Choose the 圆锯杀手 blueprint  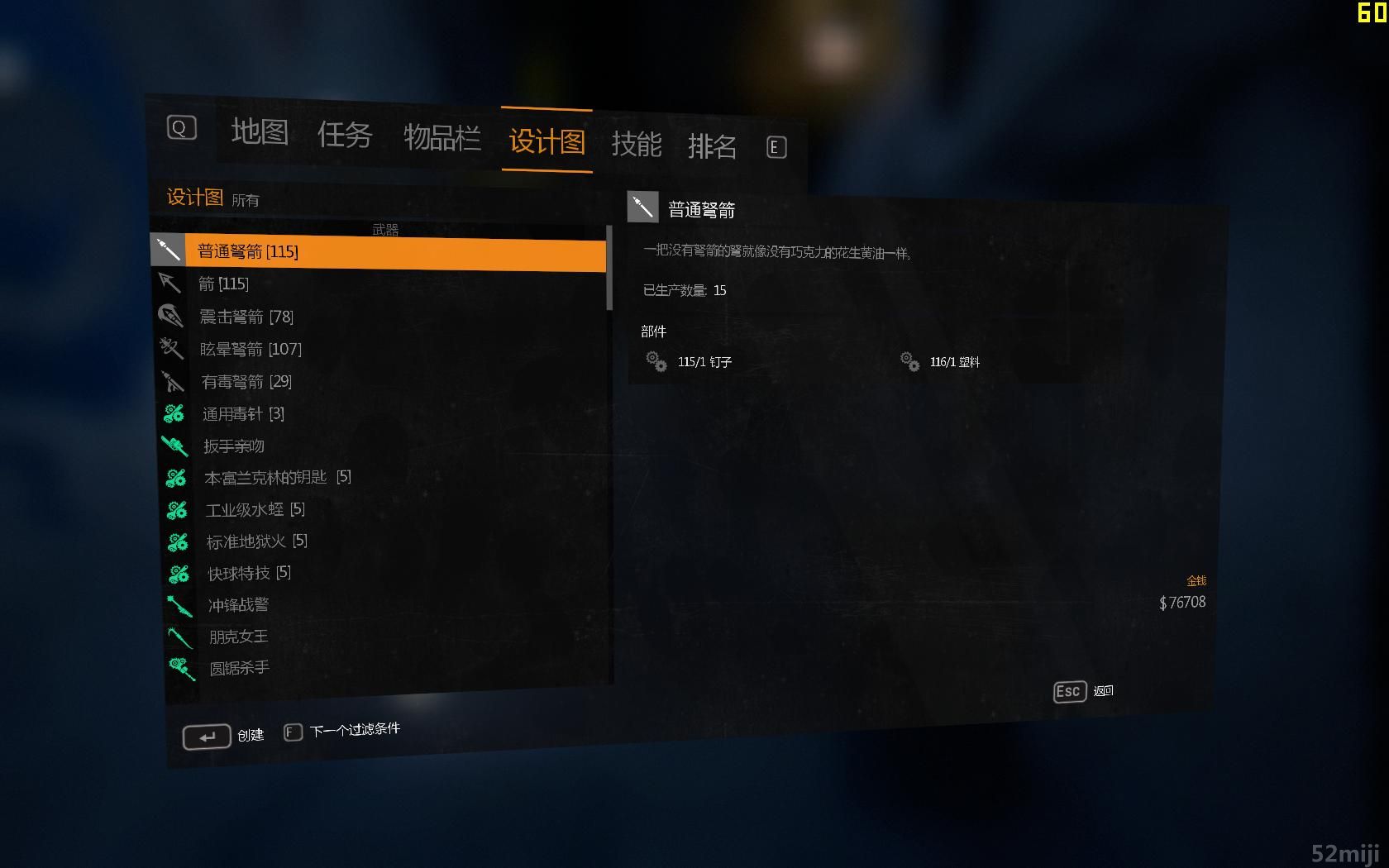[x=239, y=668]
